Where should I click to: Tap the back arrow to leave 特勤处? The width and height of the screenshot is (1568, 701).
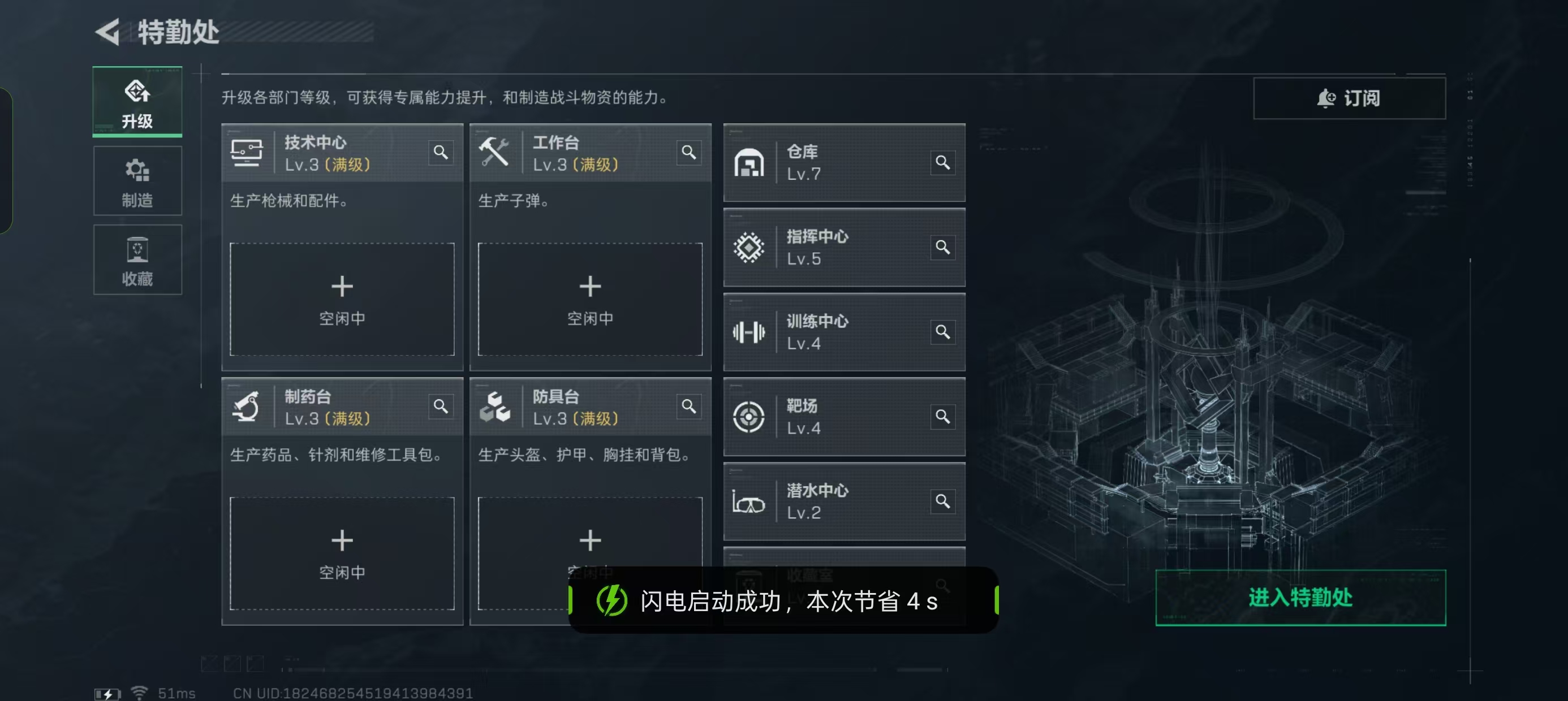[106, 32]
